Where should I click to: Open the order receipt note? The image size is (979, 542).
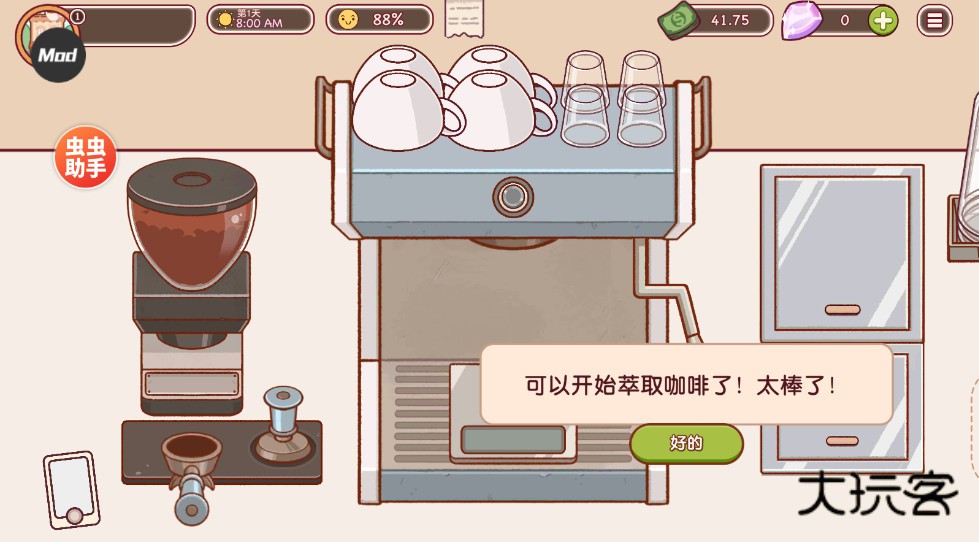point(464,18)
